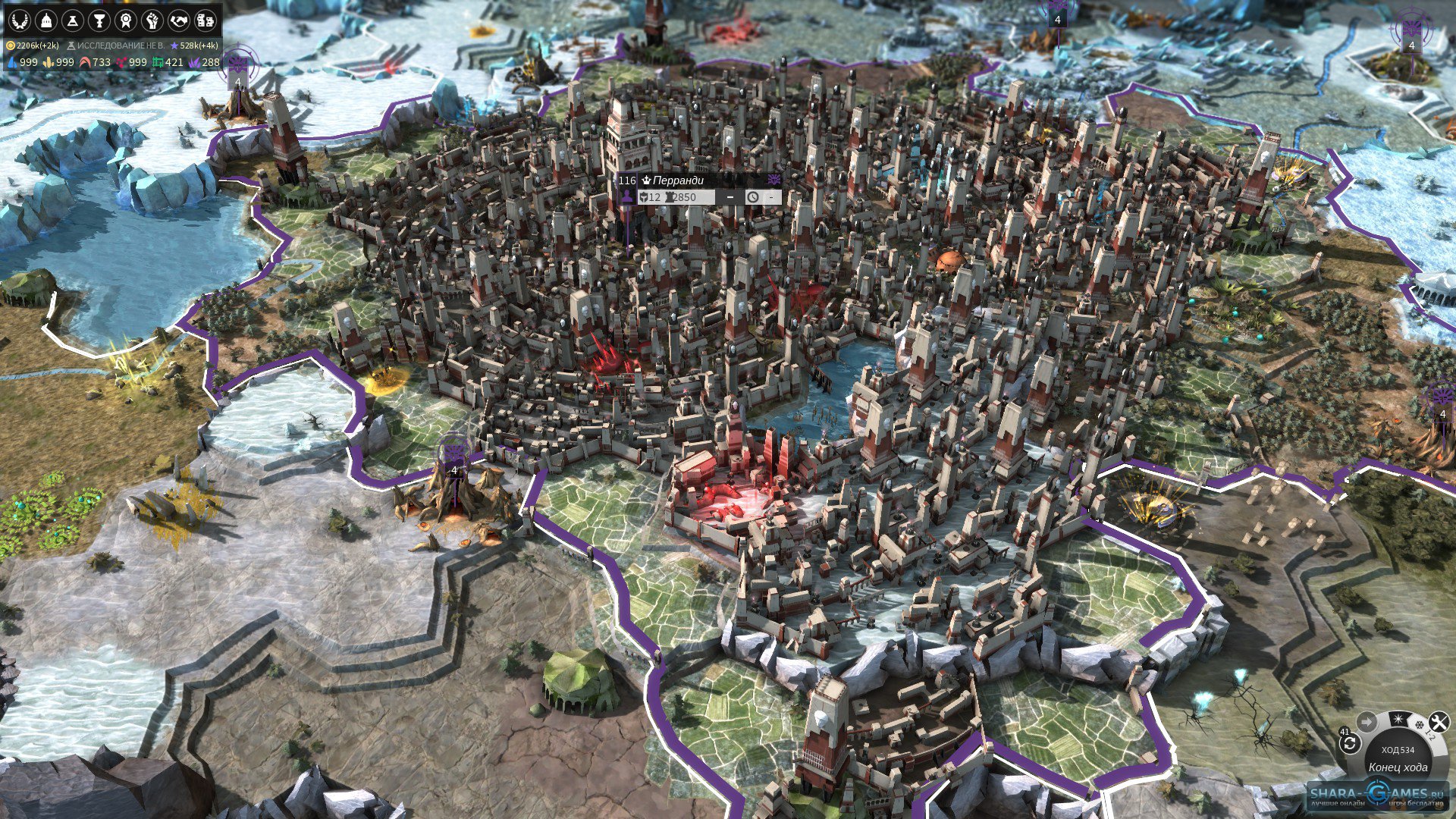
Task: Click the Shara-Games.ru watermark logo
Action: tap(1376, 795)
